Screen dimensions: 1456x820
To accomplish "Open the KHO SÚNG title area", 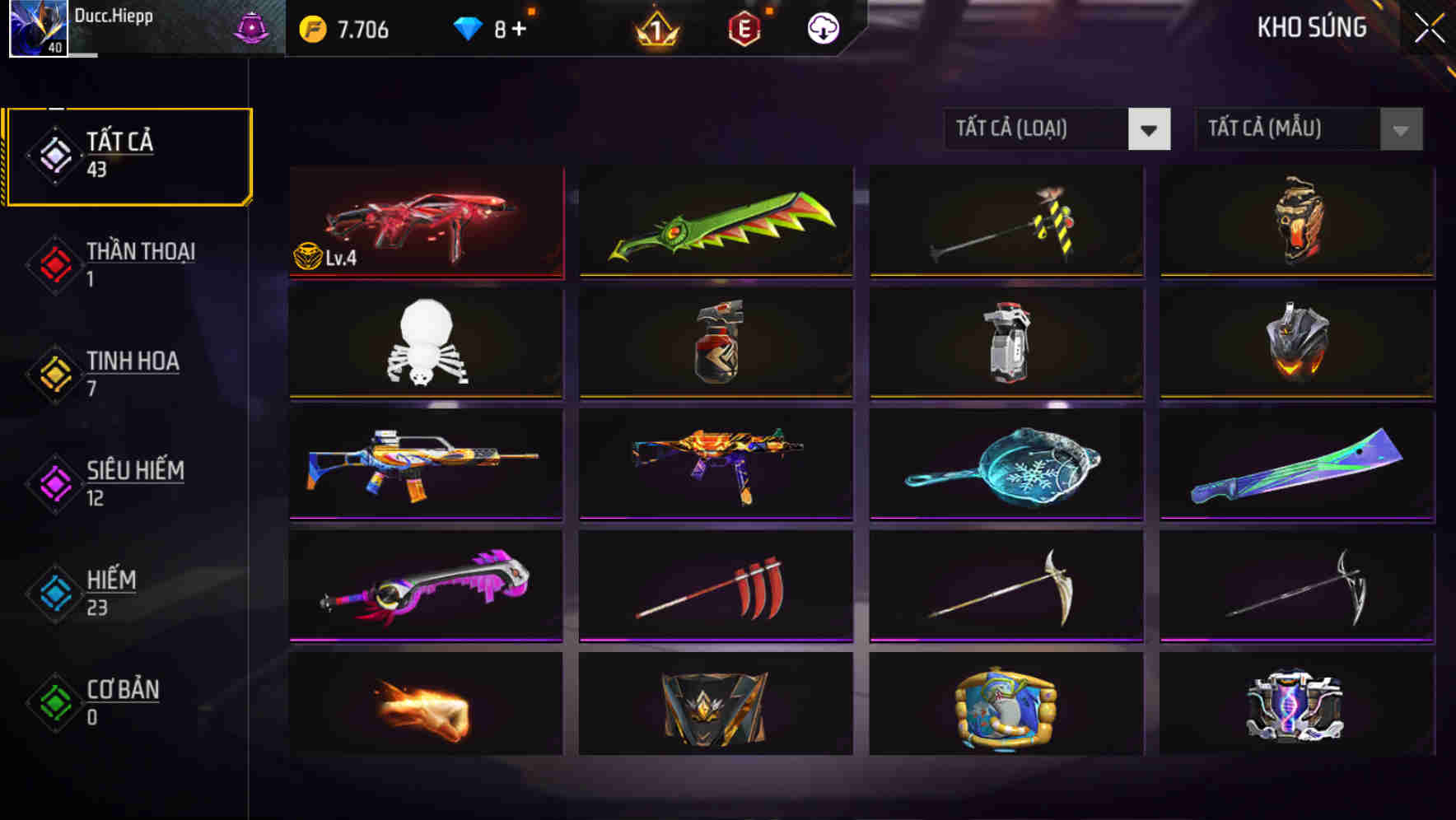I will (x=1311, y=27).
